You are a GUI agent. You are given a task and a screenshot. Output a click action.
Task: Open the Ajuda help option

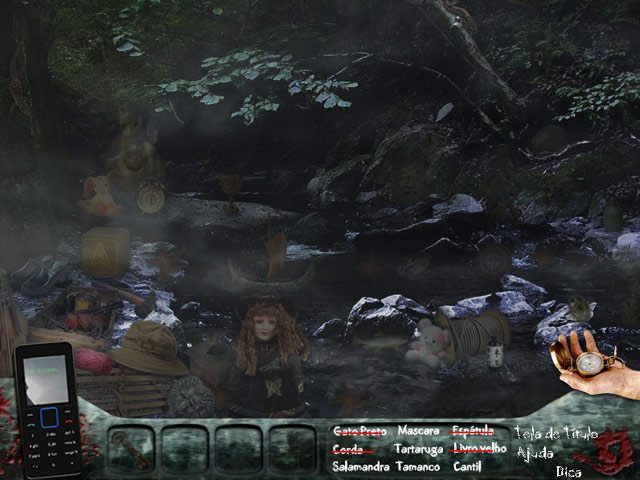pyautogui.click(x=535, y=453)
